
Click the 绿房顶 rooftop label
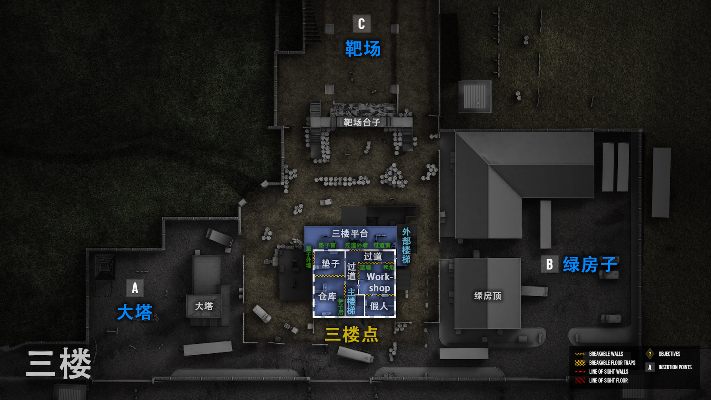pyautogui.click(x=488, y=296)
